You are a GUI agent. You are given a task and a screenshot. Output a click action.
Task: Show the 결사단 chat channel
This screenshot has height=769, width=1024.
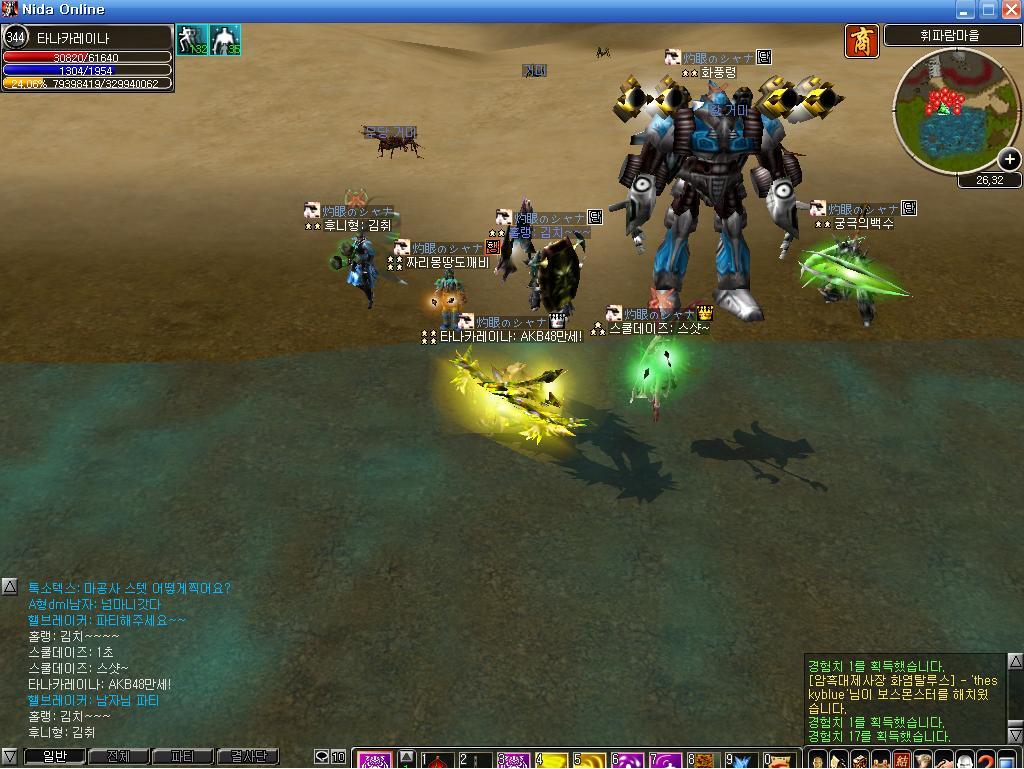click(246, 757)
